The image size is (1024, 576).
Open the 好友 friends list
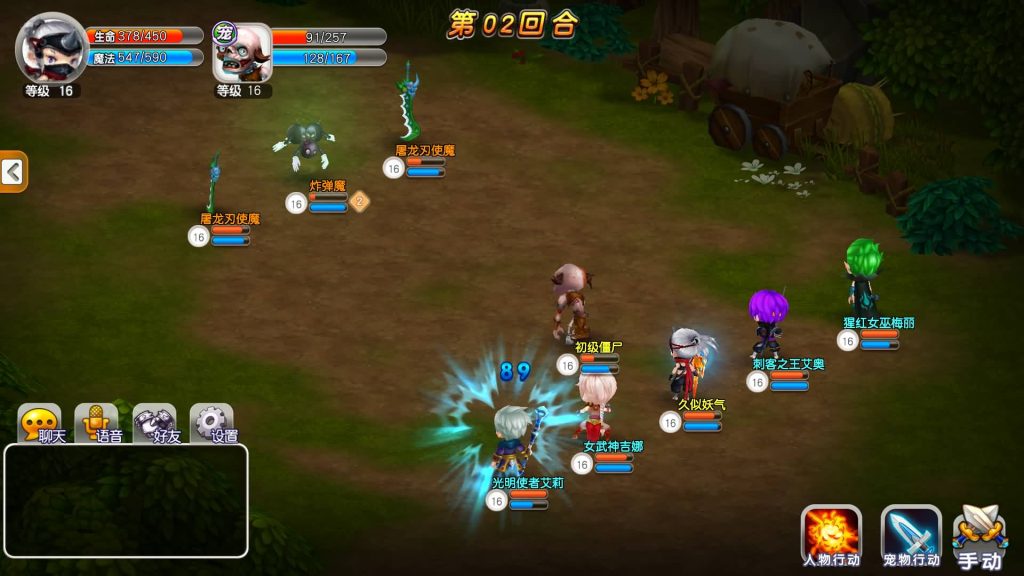pyautogui.click(x=155, y=424)
